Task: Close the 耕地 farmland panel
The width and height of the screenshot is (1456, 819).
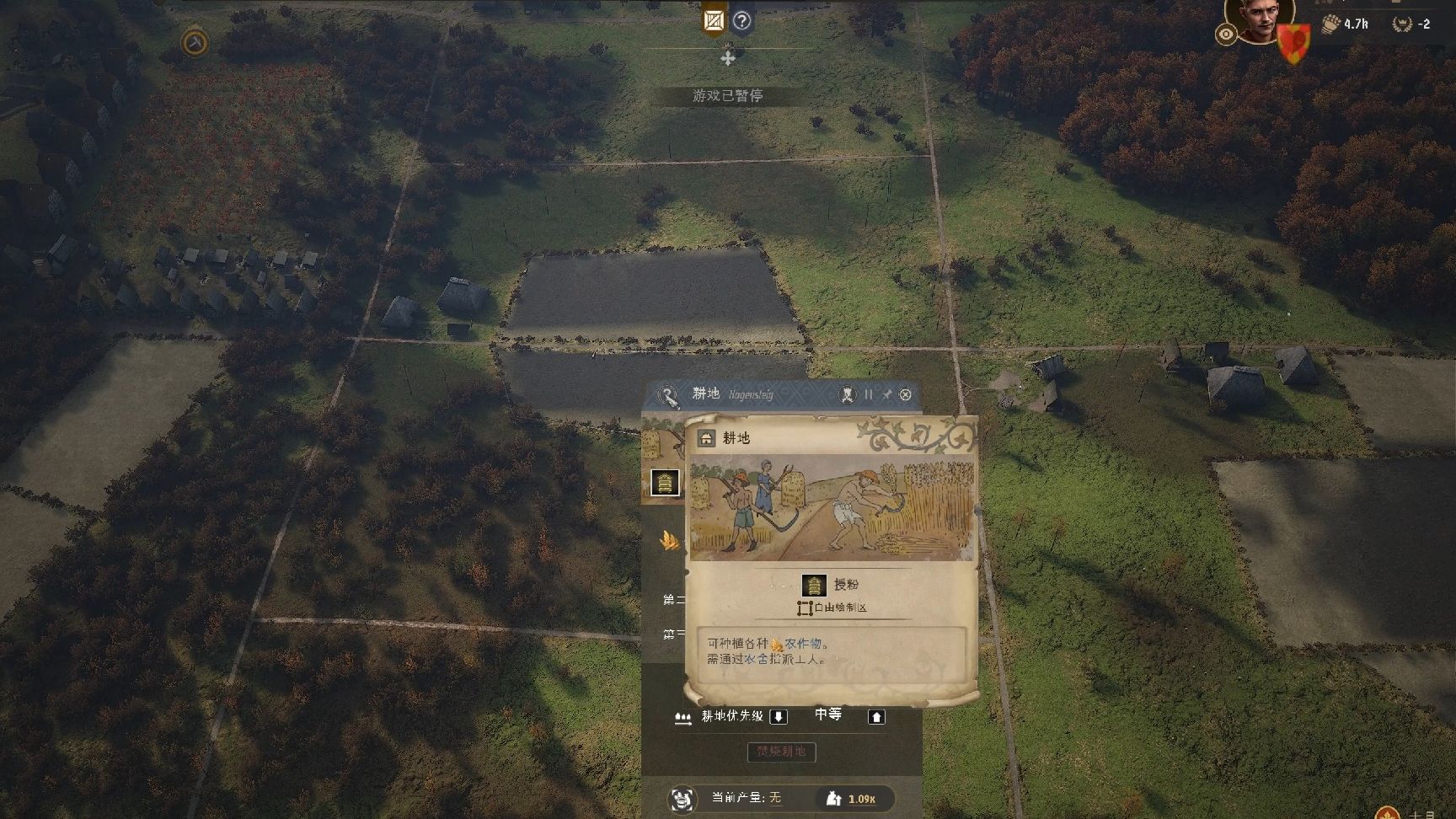Action: point(906,394)
